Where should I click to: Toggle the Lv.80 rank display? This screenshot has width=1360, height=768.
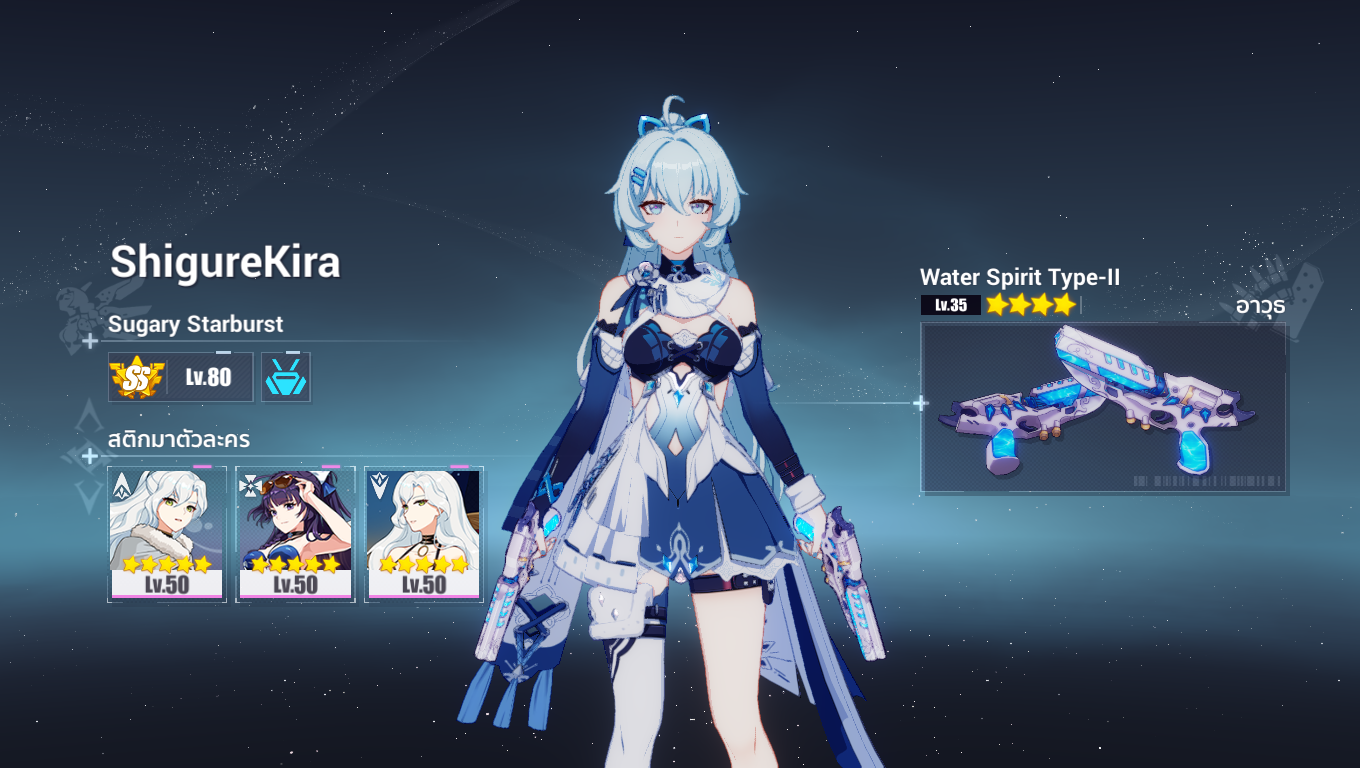(207, 377)
